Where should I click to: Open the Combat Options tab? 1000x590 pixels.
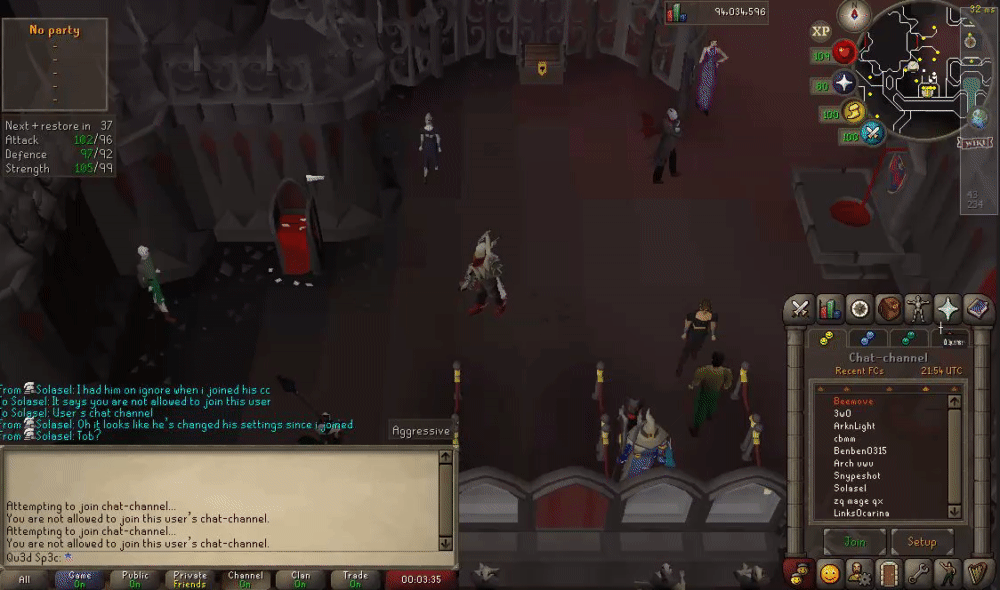click(x=800, y=308)
